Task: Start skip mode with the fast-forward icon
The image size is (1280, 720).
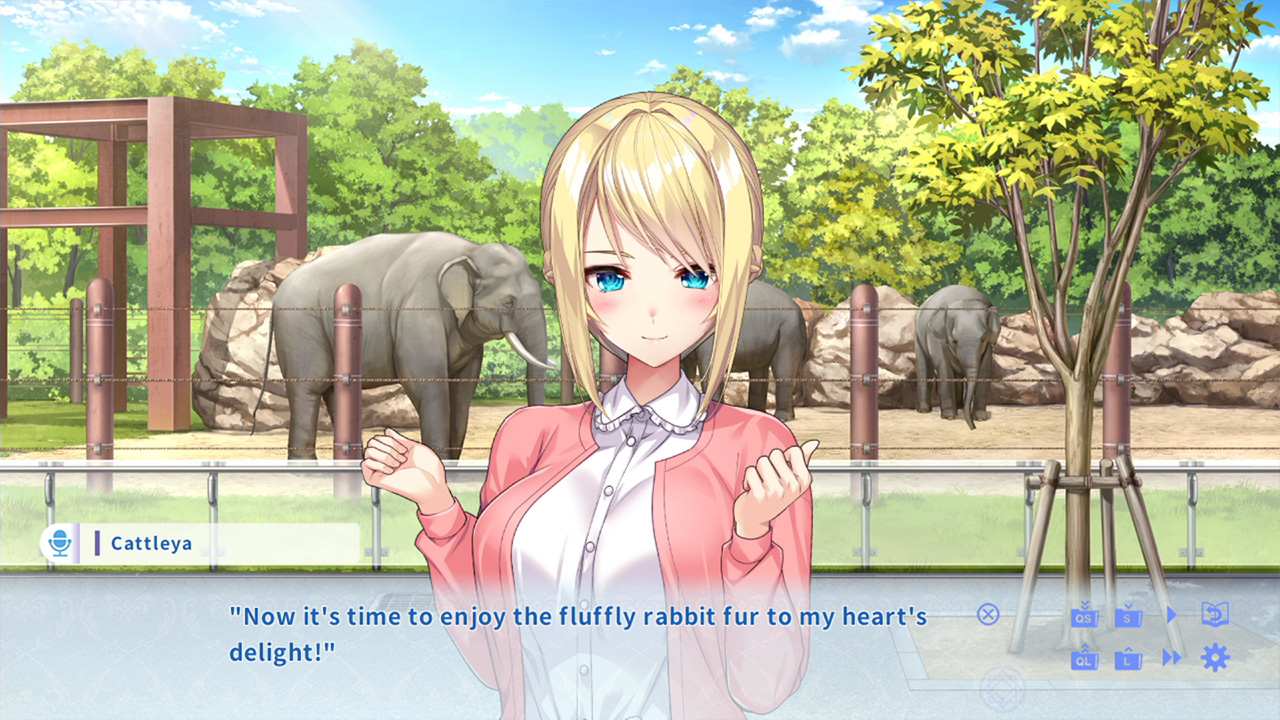Action: coord(1171,657)
